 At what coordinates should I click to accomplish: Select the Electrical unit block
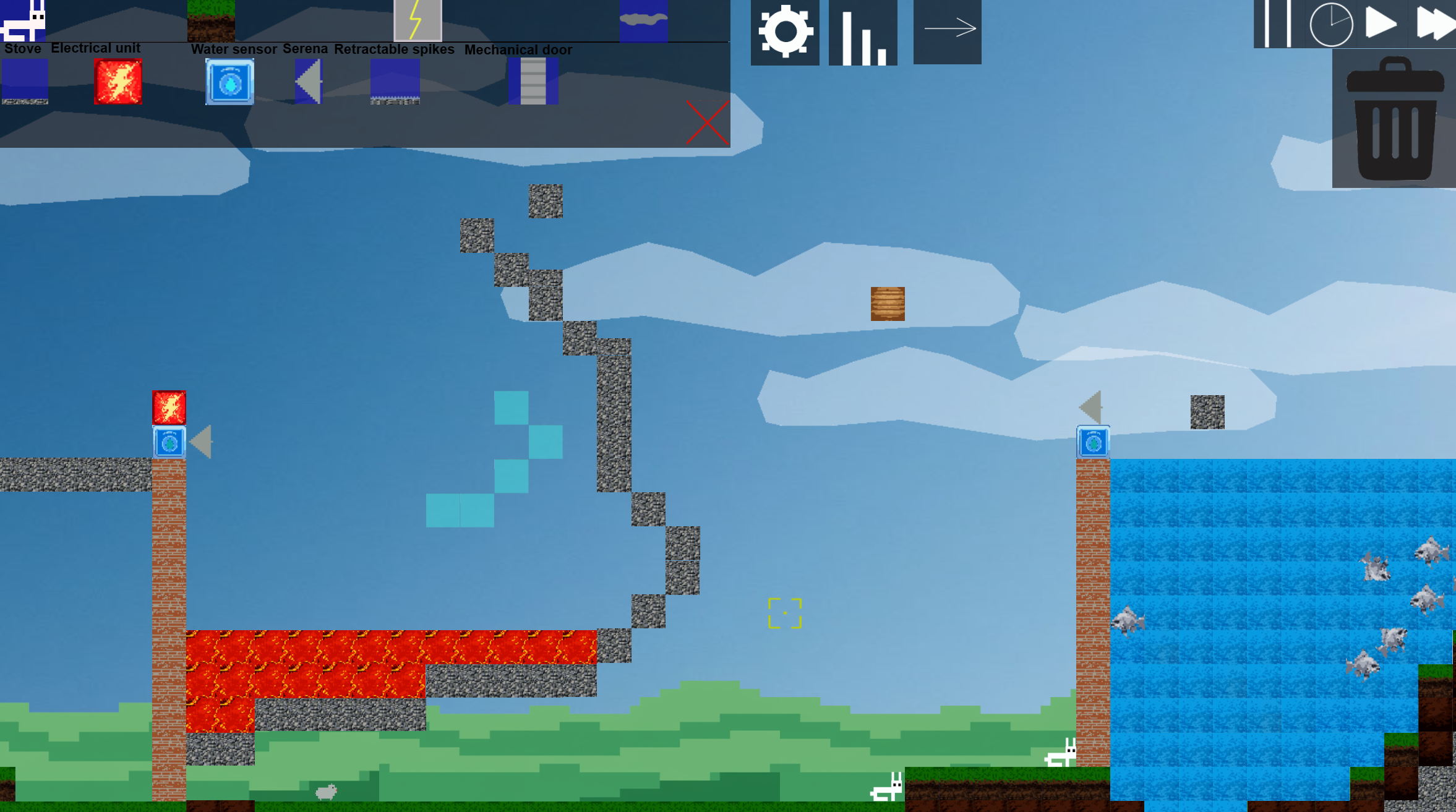(118, 81)
